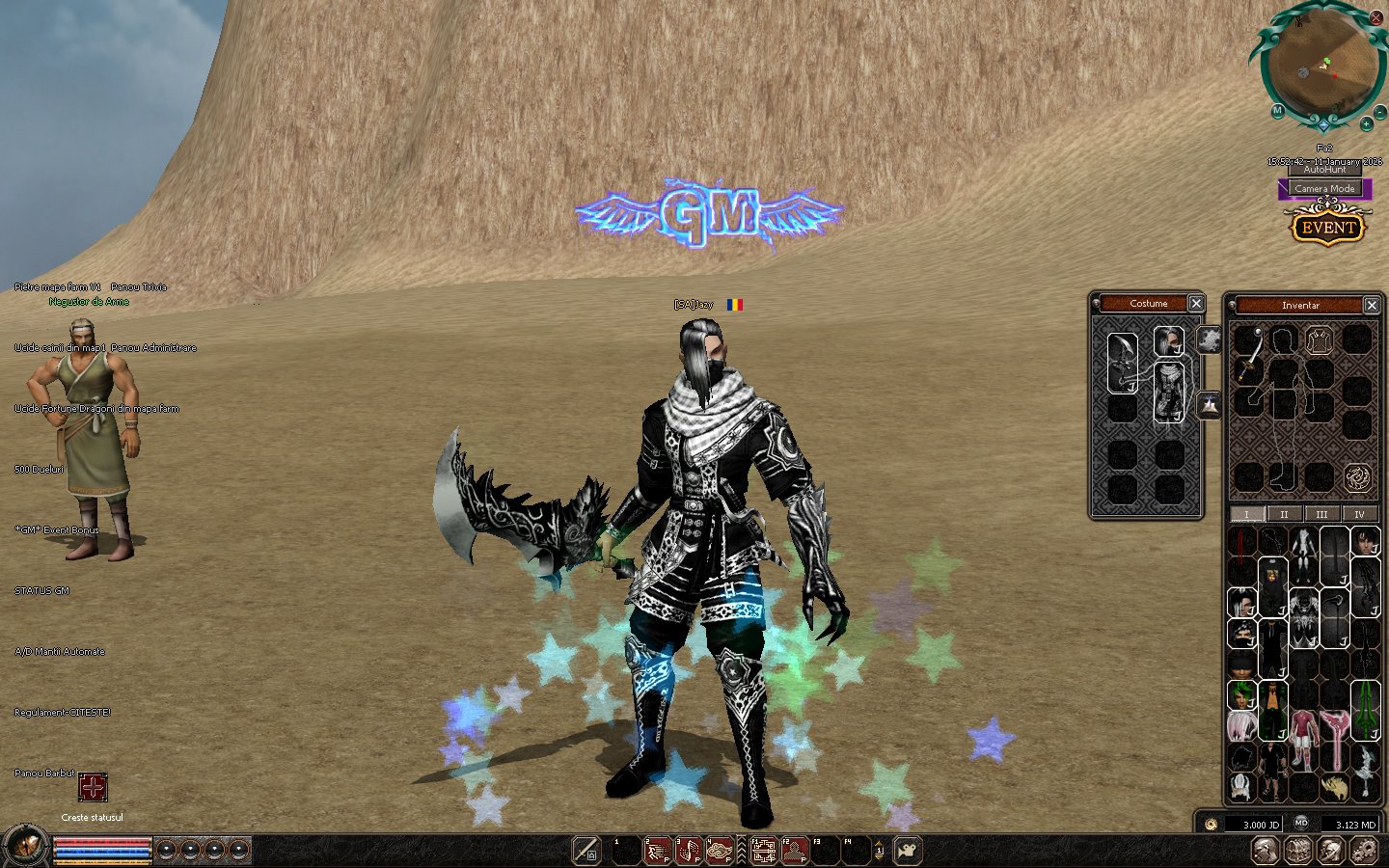Switch to inventory page II
Screen dimensions: 1389x868
(x=1284, y=514)
